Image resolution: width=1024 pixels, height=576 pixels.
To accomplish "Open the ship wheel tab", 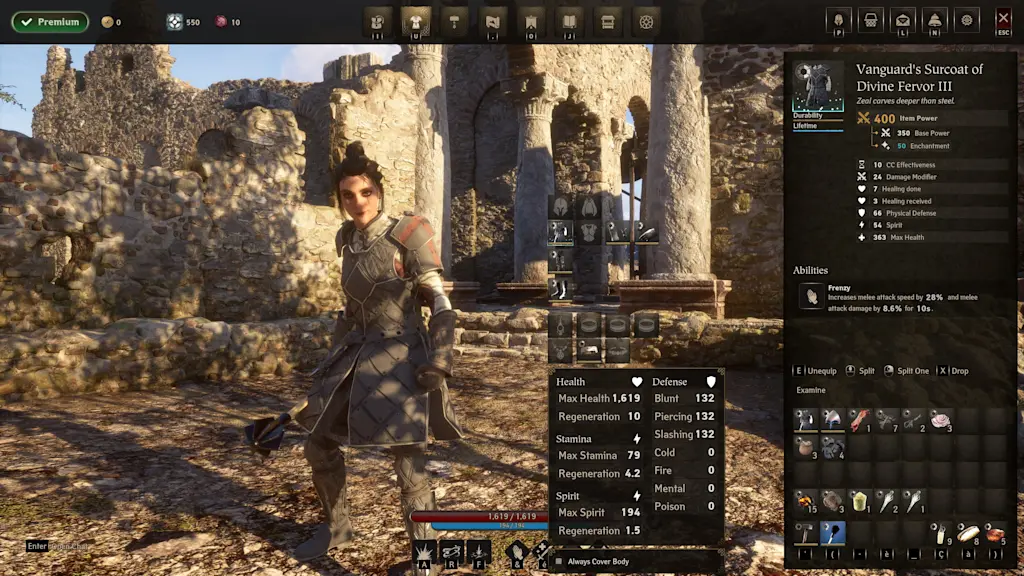I will point(646,20).
